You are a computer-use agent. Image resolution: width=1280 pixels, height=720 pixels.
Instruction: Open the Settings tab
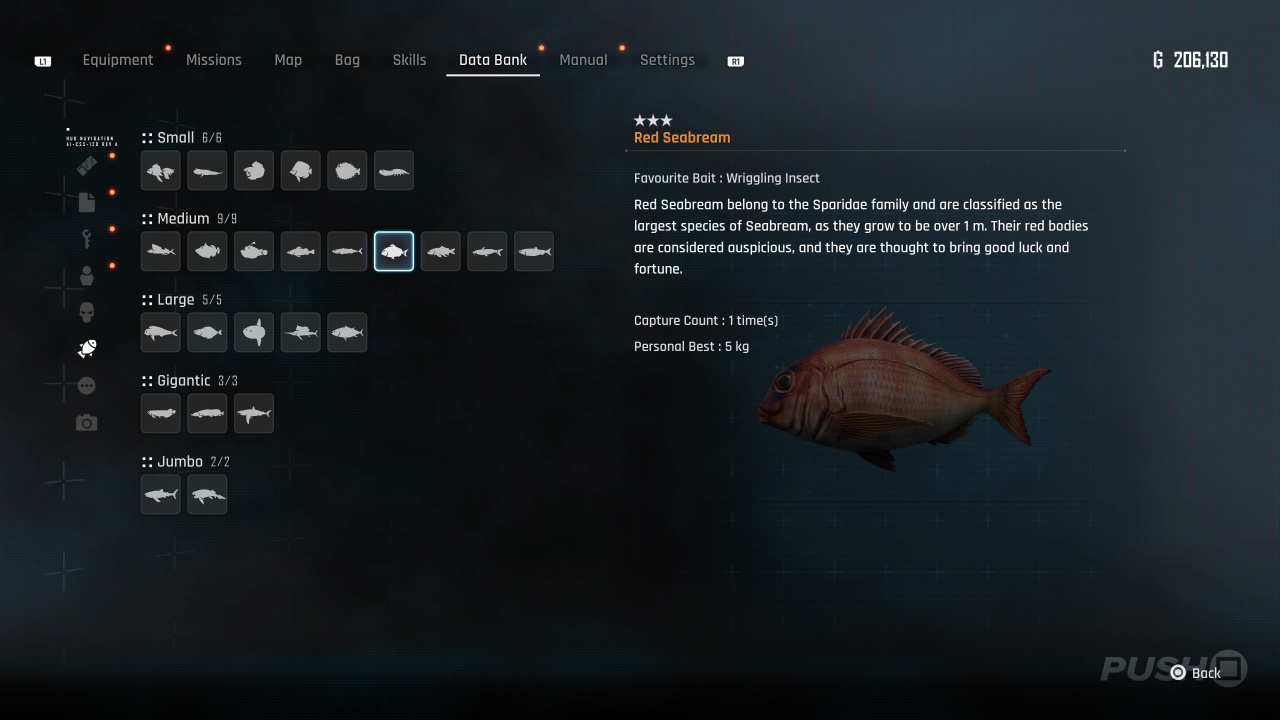(x=667, y=60)
